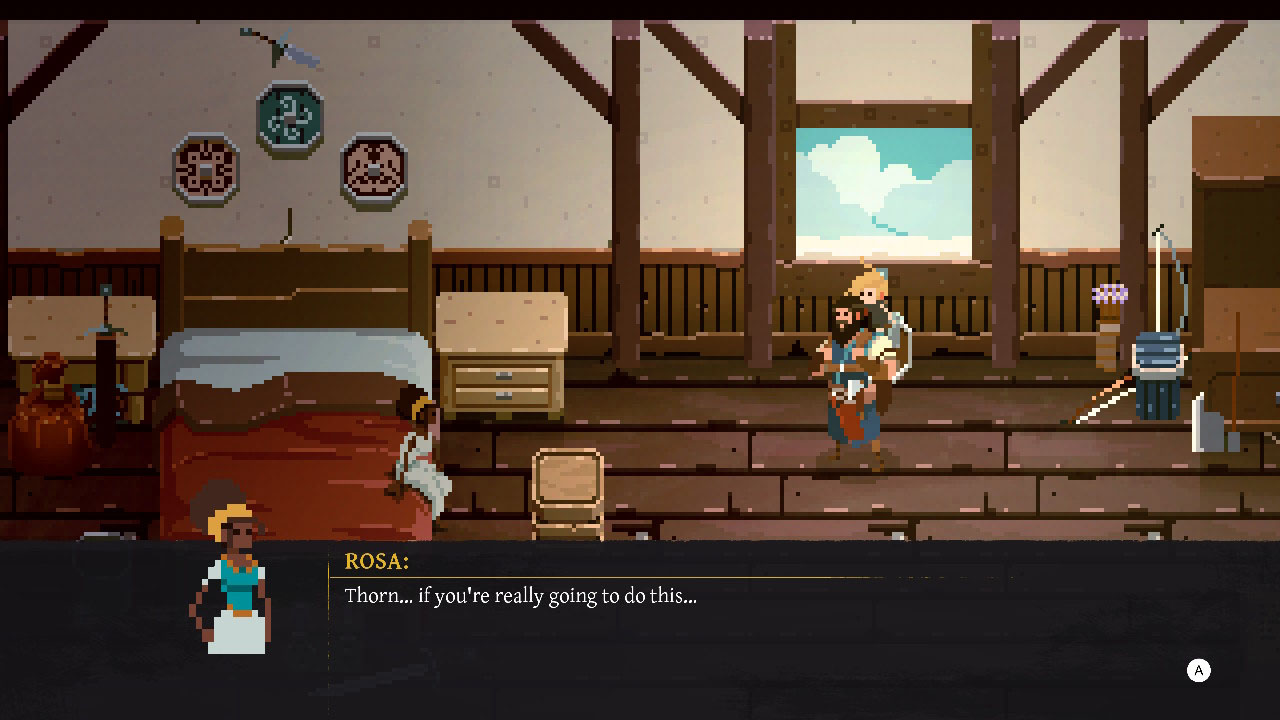The image size is (1280, 720).
Task: Select the dialogue box panel
Action: pyautogui.click(x=750, y=620)
